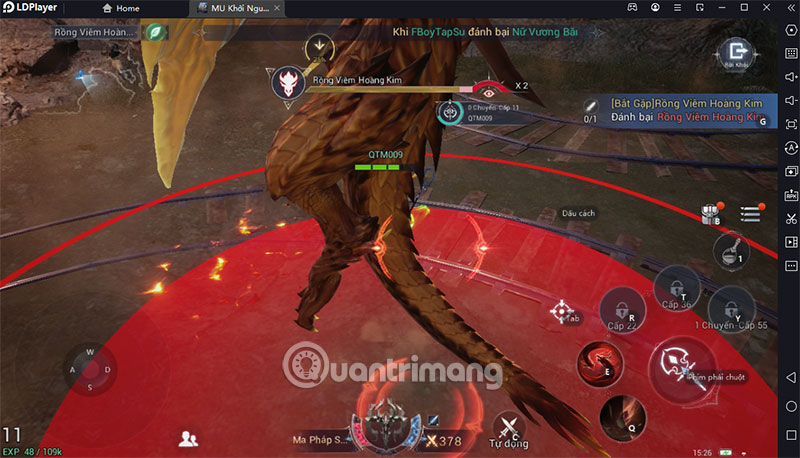Toggle Tự động auto-combat
The width and height of the screenshot is (800, 458).
(x=510, y=428)
